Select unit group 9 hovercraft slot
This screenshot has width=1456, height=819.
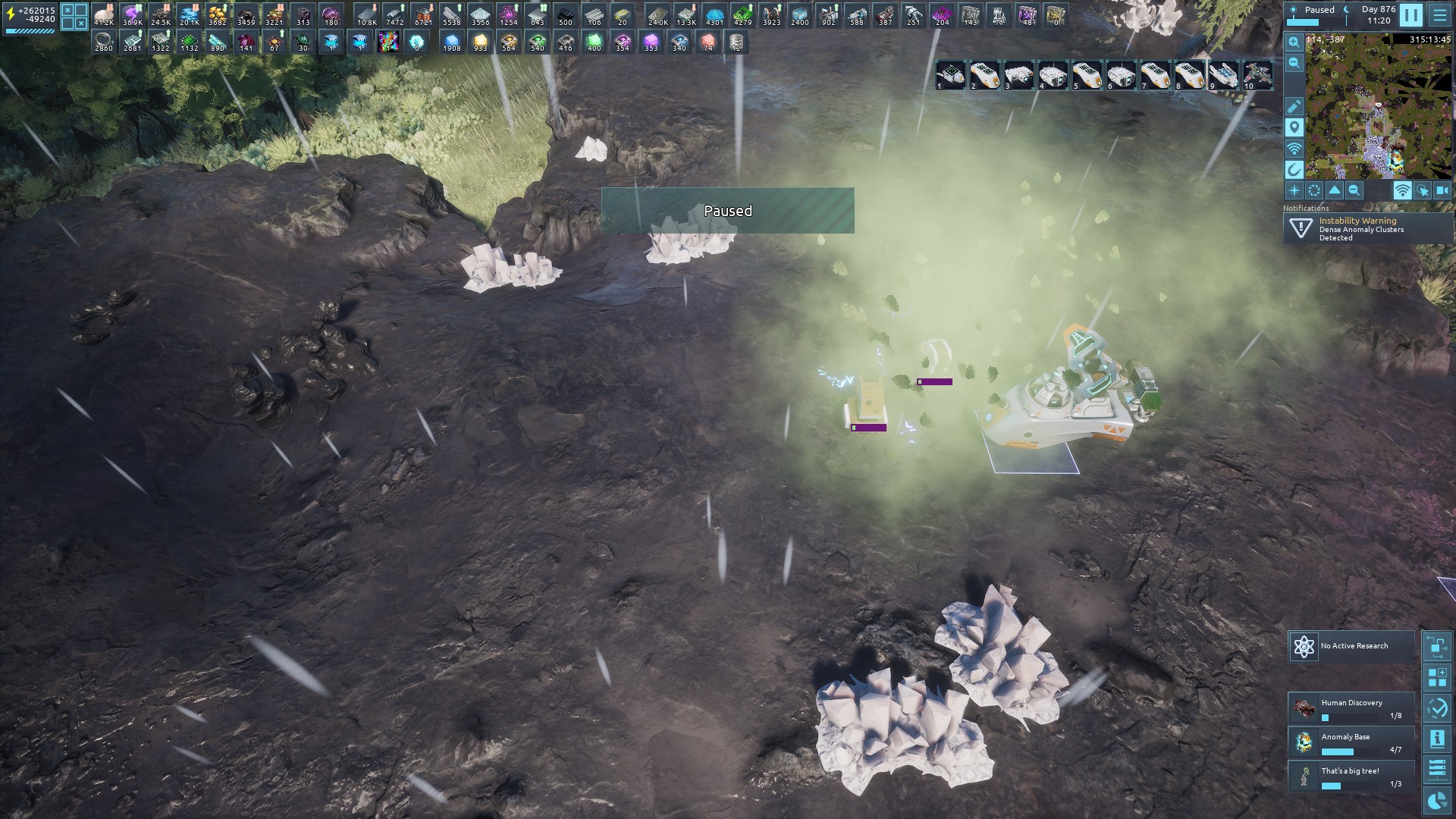pyautogui.click(x=1223, y=76)
